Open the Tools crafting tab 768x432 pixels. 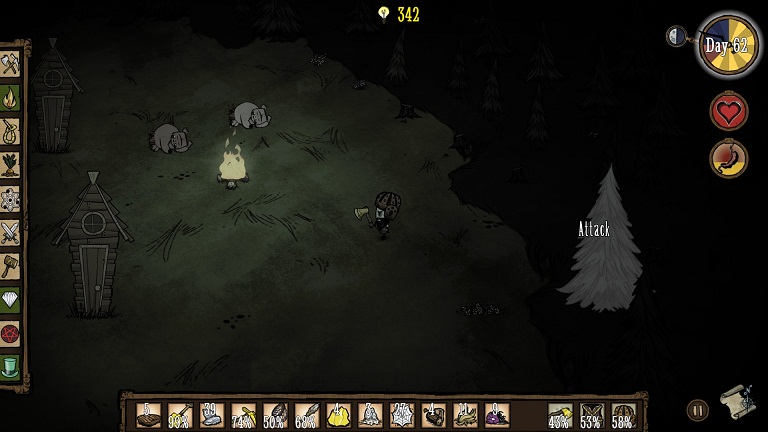click(11, 65)
